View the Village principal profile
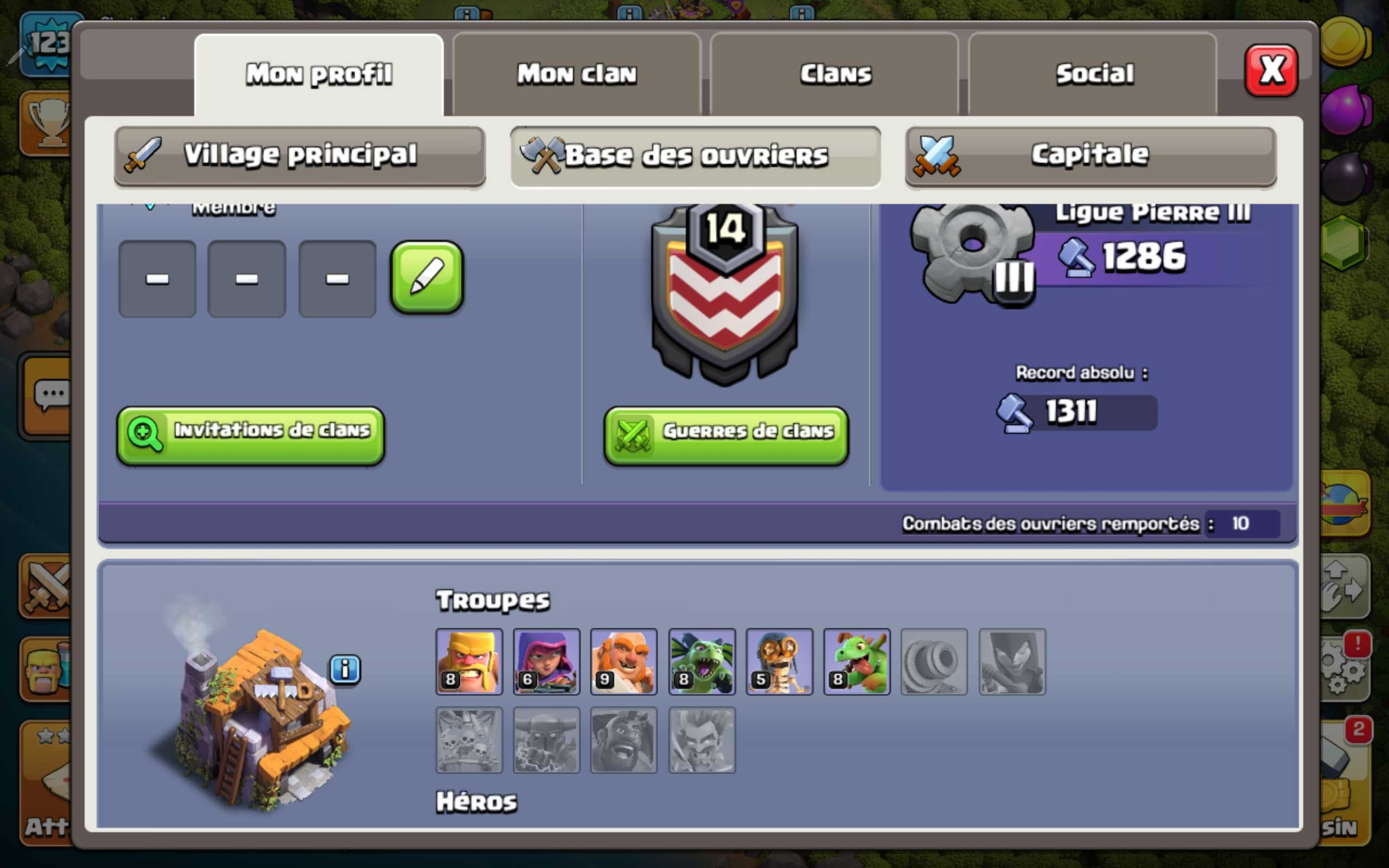This screenshot has width=1389, height=868. pyautogui.click(x=300, y=156)
